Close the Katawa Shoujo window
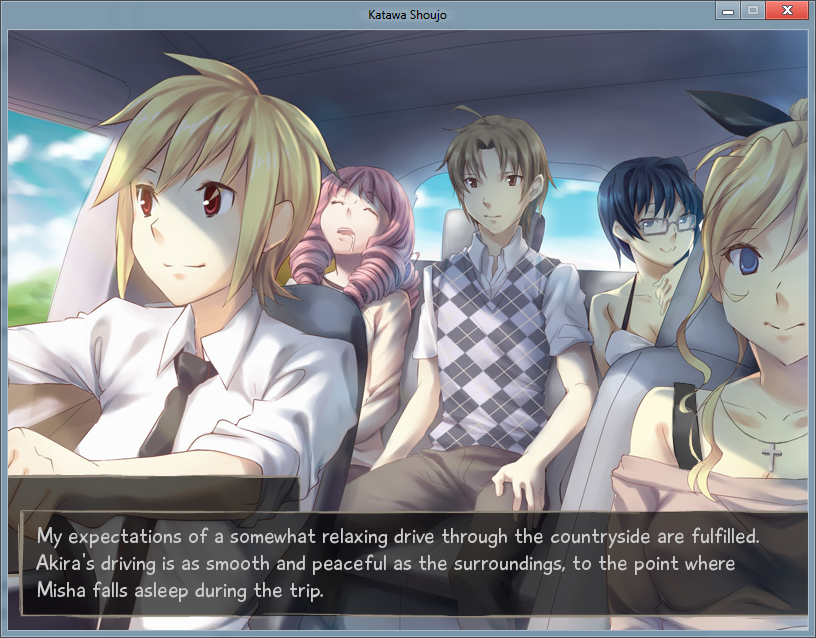This screenshot has height=638, width=816. tap(788, 10)
